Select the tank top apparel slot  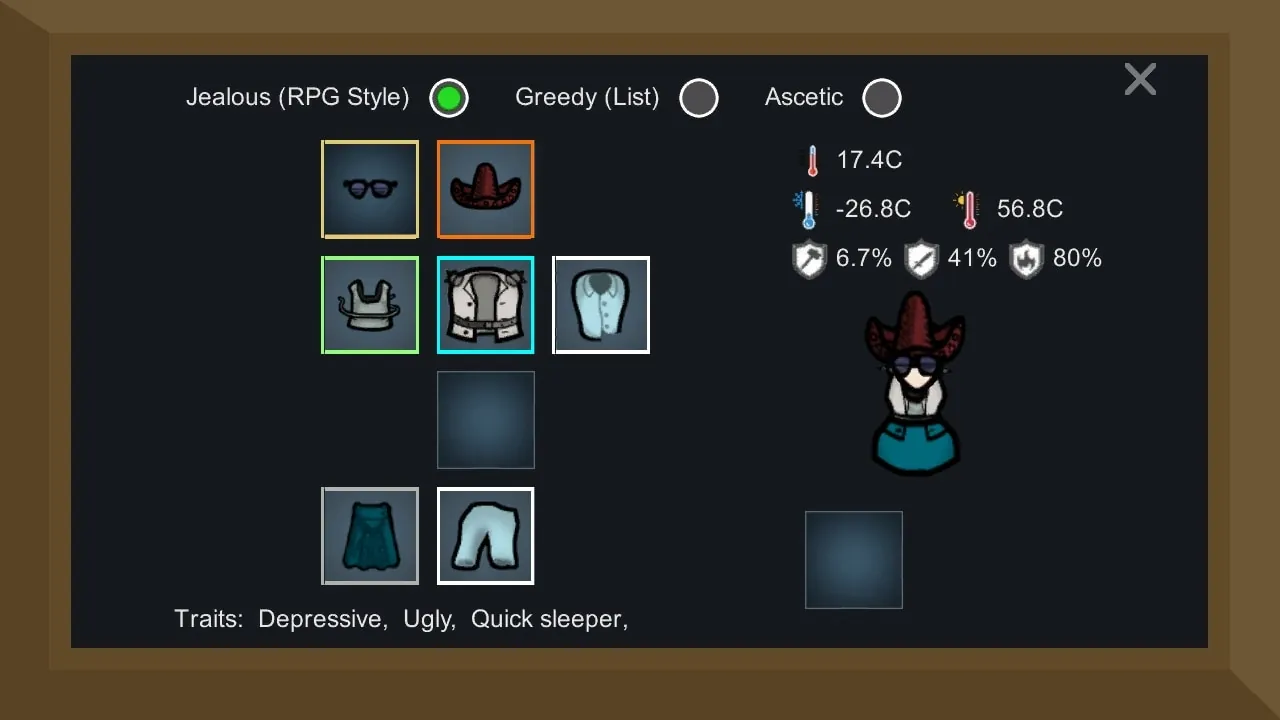click(x=370, y=306)
